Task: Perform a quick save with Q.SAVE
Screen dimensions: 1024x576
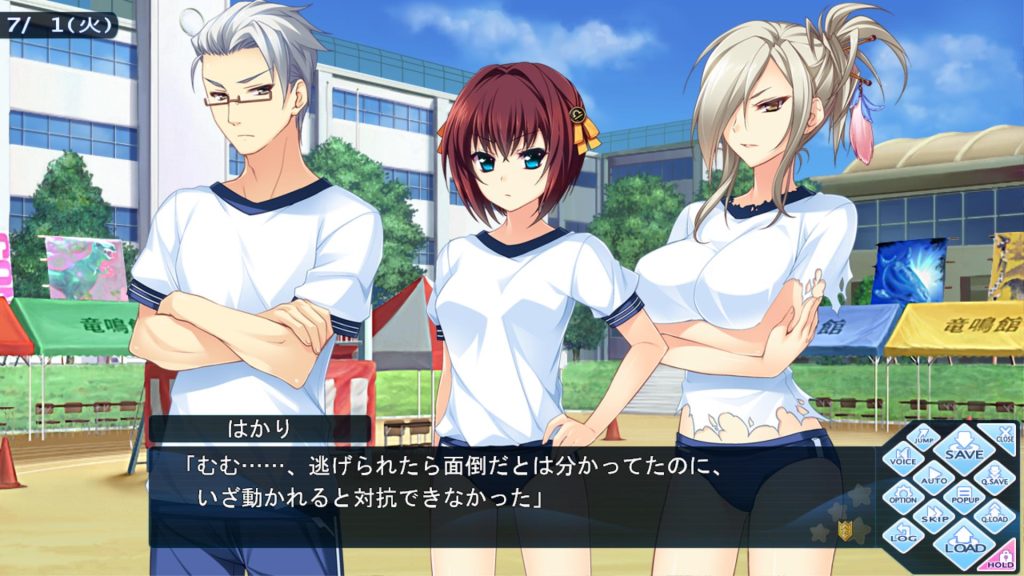Action: 994,476
